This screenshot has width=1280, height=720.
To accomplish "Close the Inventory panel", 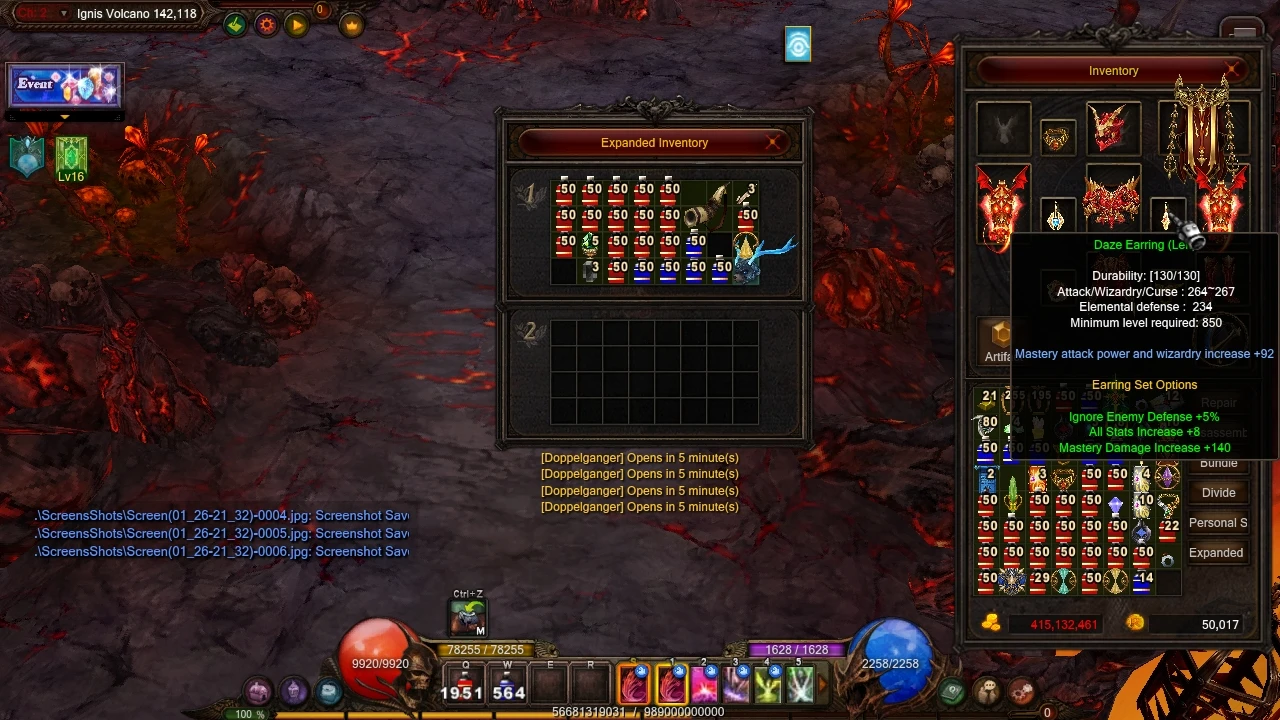I will click(1234, 71).
